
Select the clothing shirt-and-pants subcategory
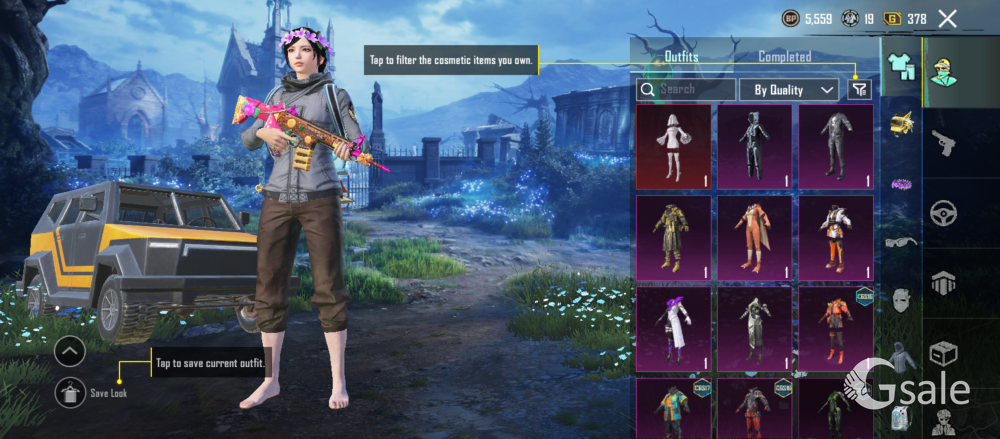tap(901, 65)
